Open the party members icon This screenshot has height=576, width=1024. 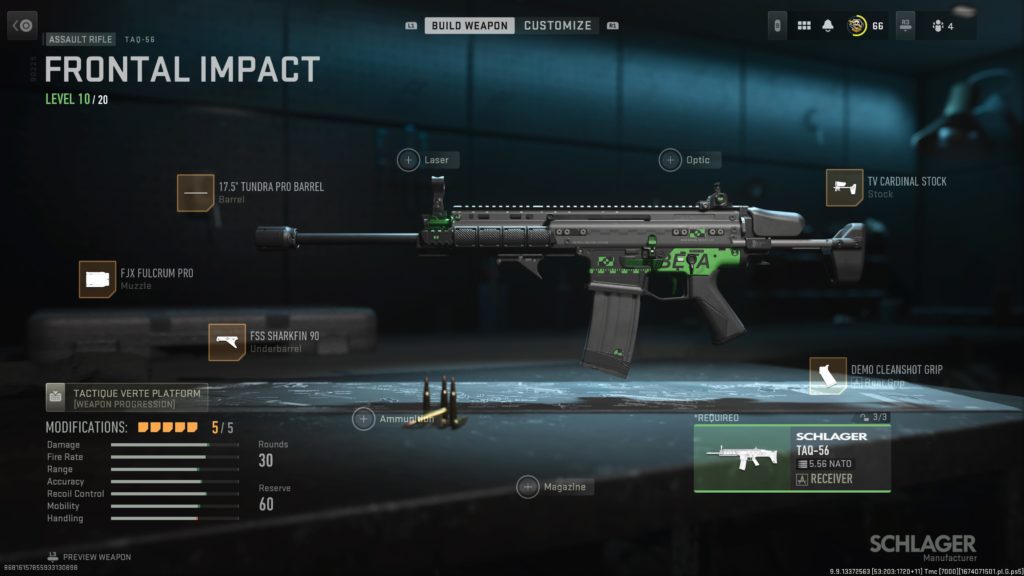point(940,26)
